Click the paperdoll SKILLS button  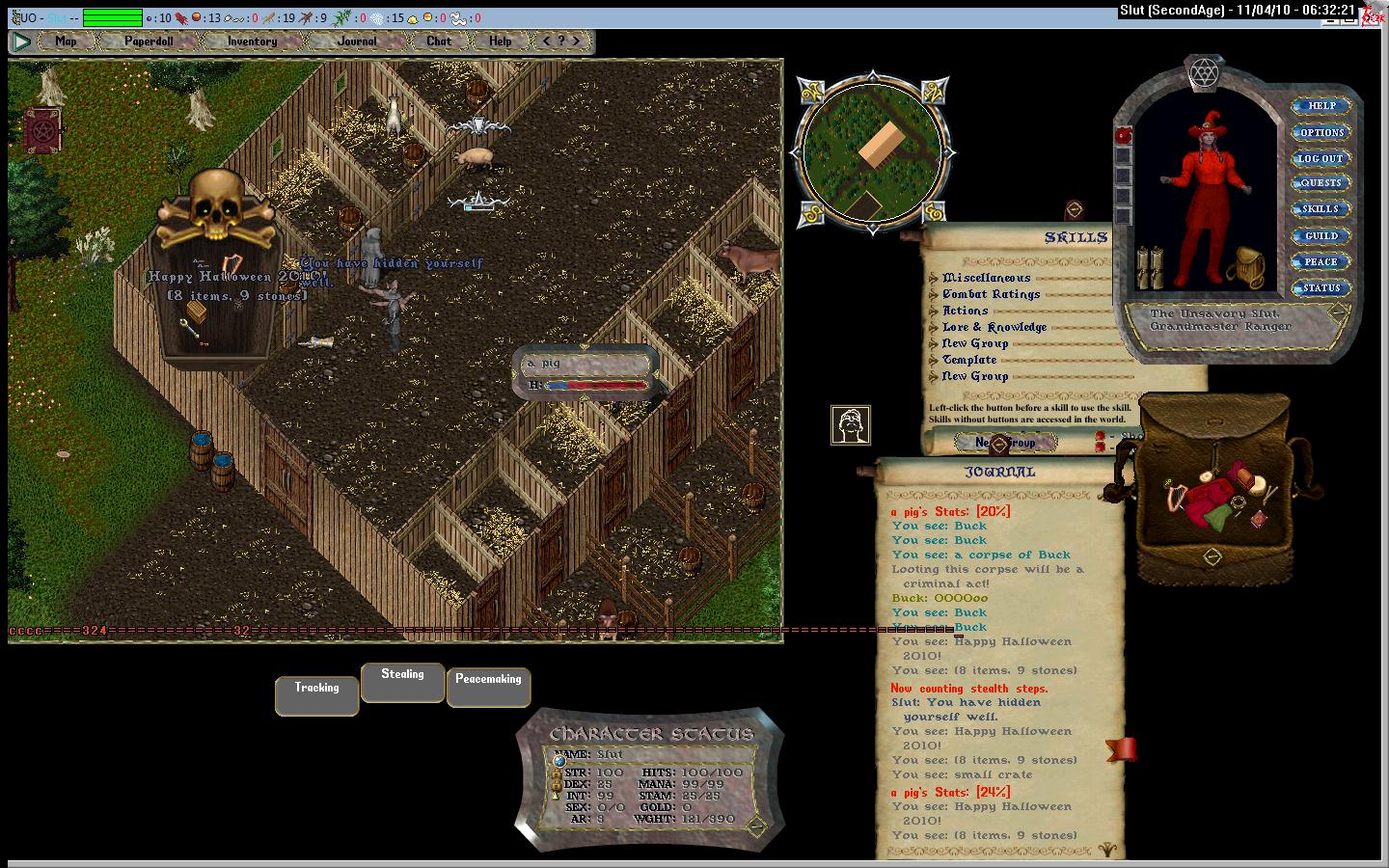click(x=1321, y=209)
